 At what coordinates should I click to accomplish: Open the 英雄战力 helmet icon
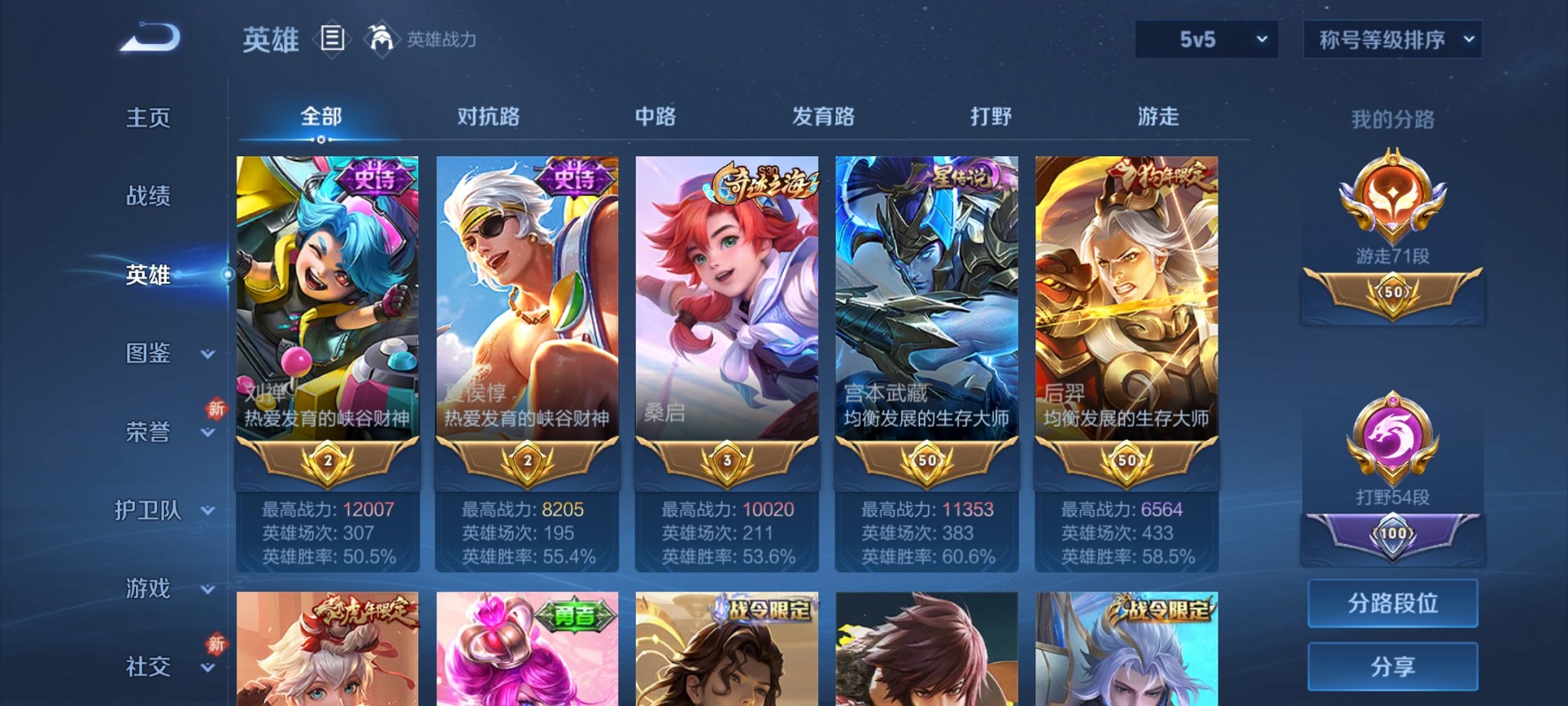tap(381, 37)
